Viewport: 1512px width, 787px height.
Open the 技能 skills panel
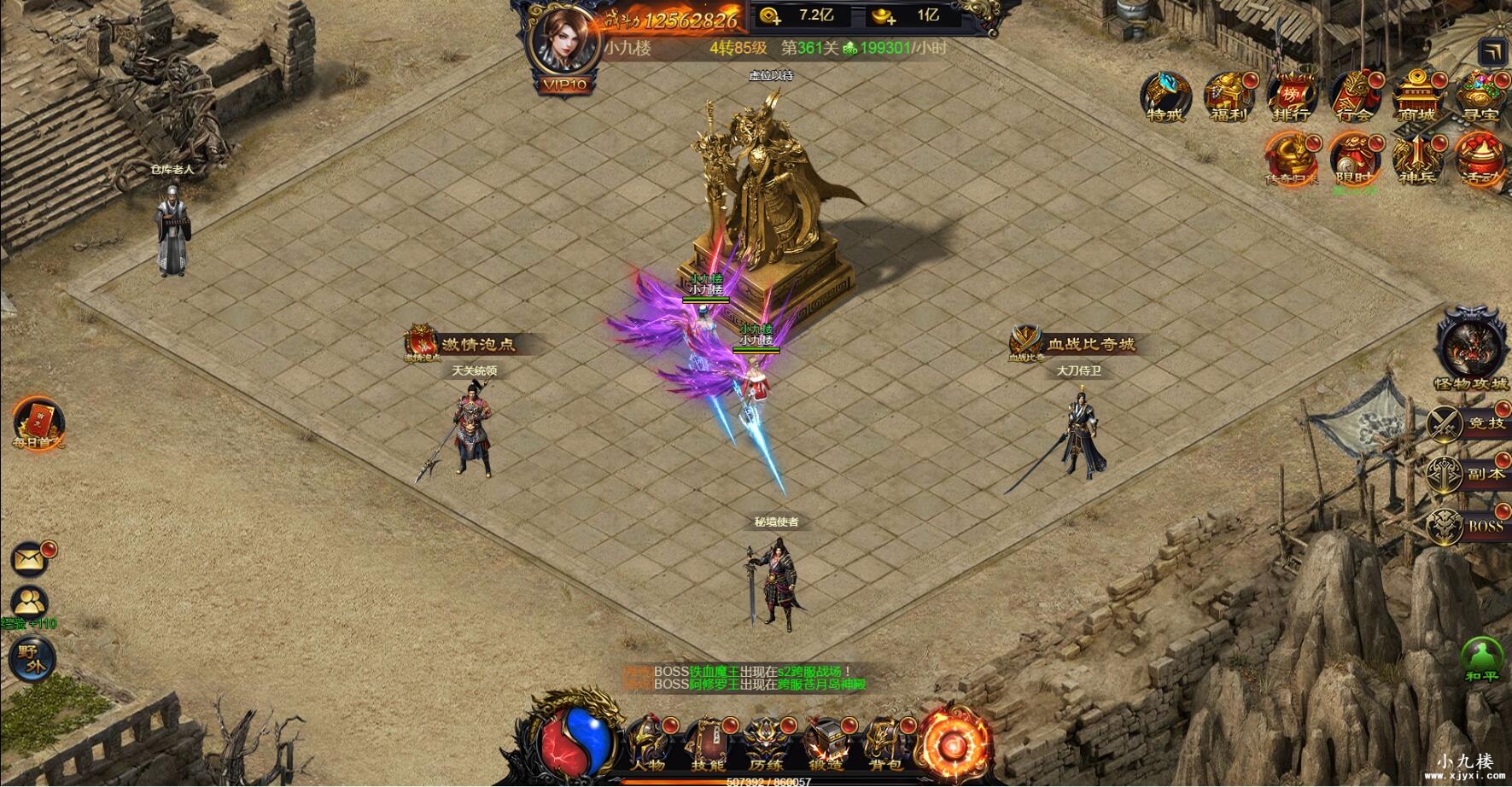click(706, 743)
